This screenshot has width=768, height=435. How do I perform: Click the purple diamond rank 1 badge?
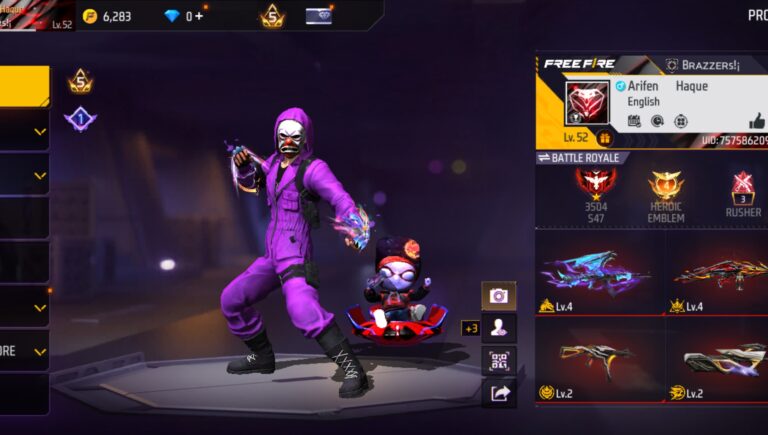click(80, 119)
